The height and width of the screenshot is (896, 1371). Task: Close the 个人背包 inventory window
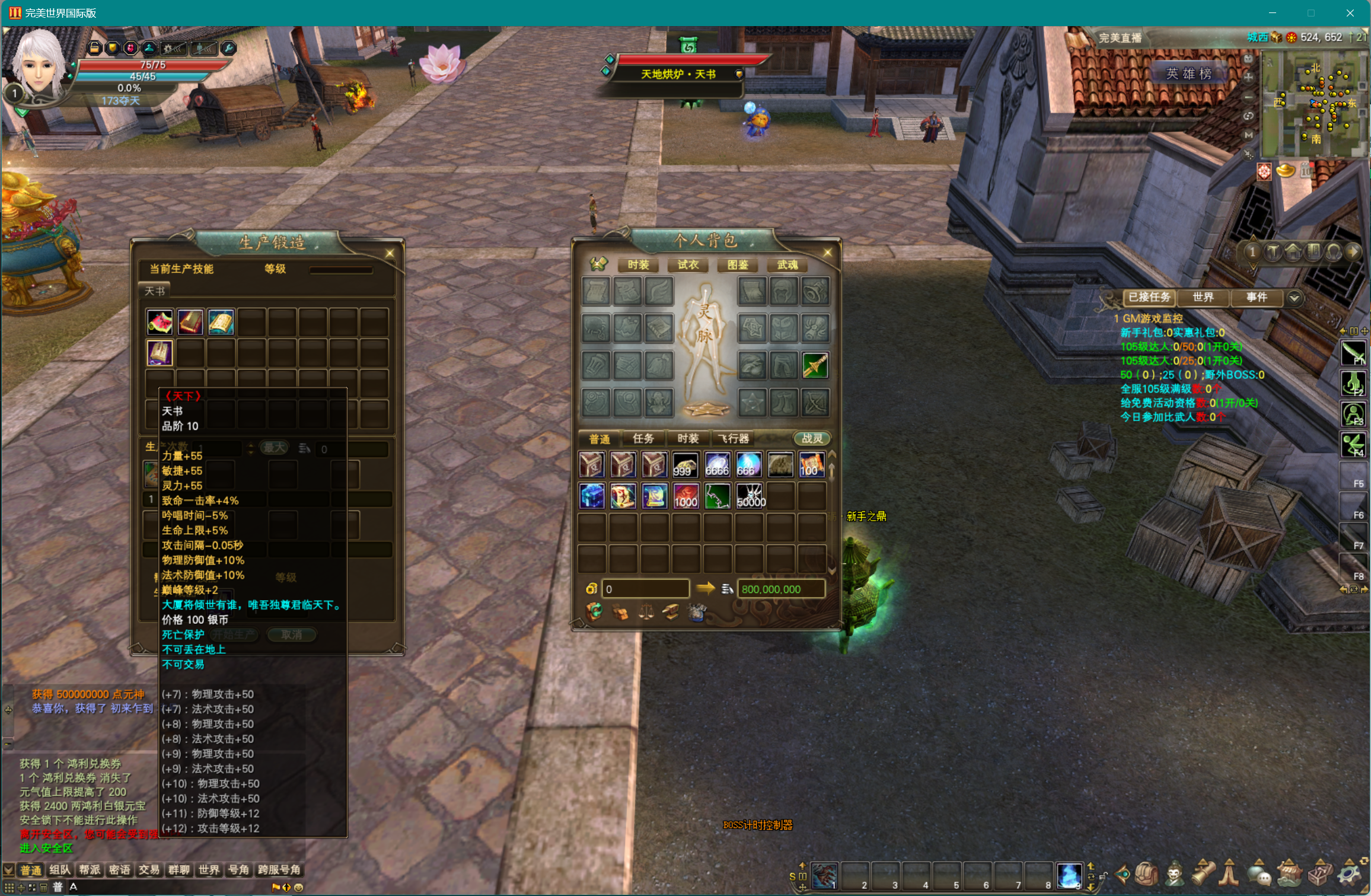[827, 253]
